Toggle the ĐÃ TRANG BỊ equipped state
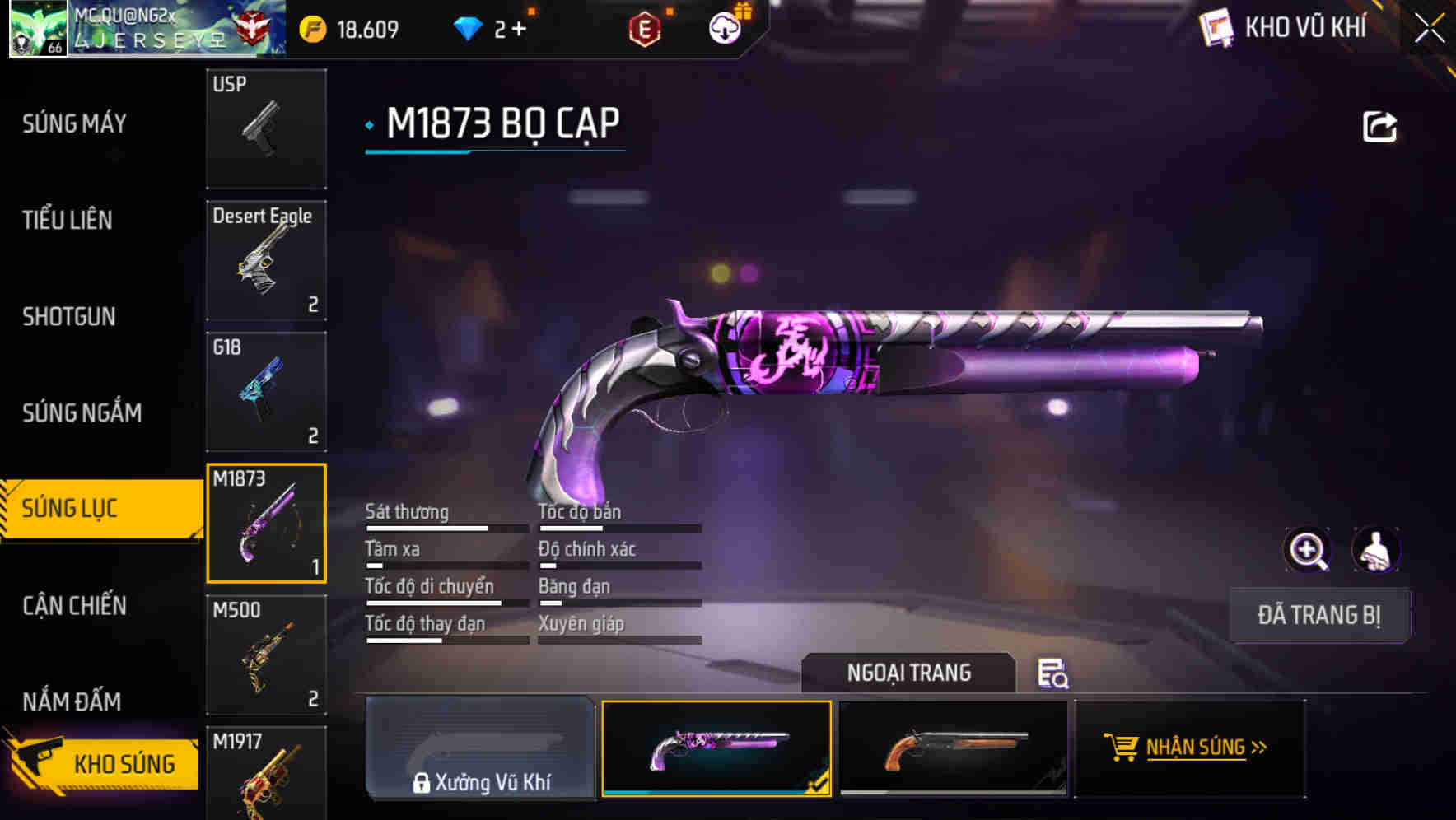The image size is (1456, 820). point(1319,615)
